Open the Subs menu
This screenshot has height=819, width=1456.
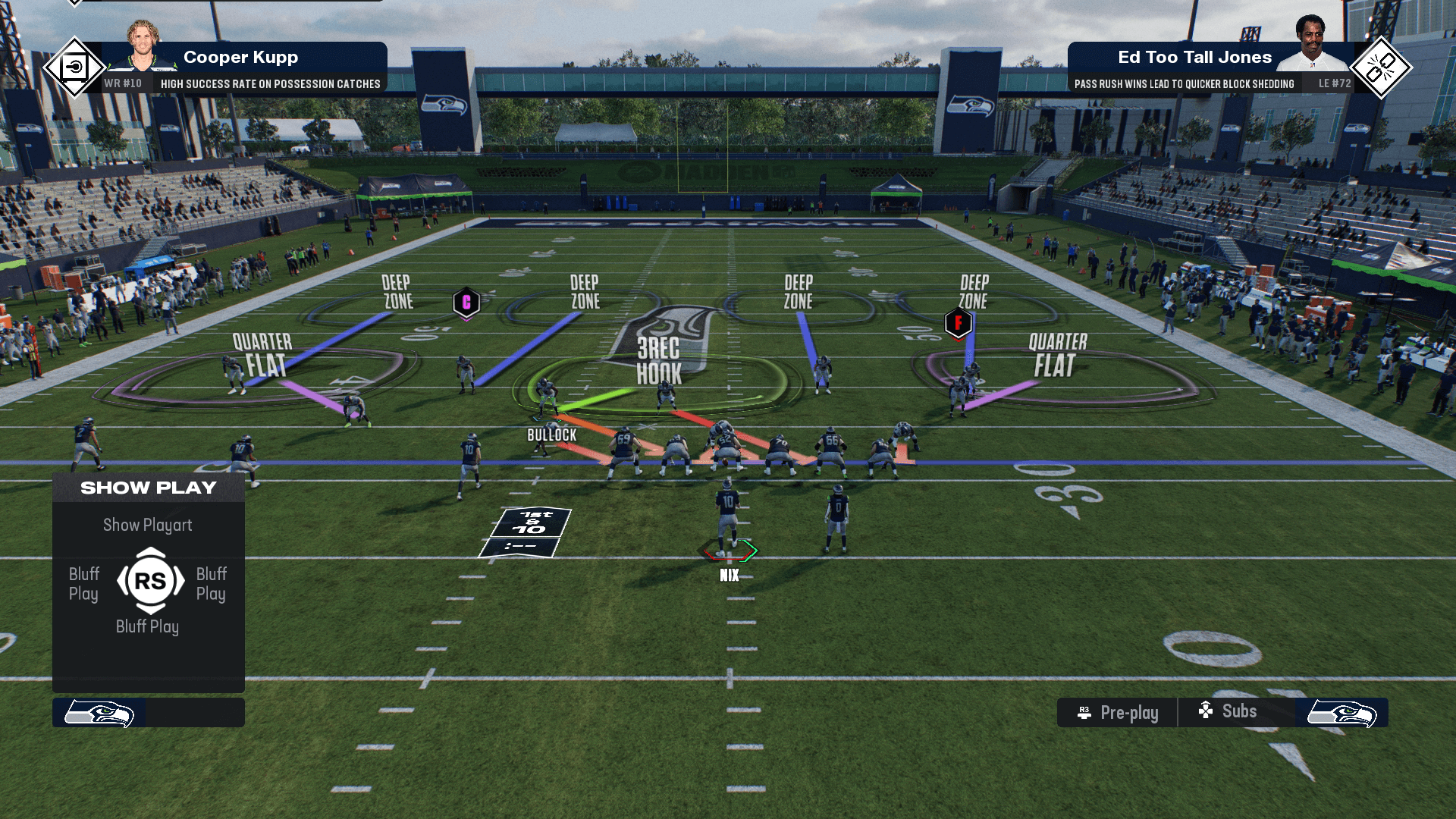(1228, 711)
